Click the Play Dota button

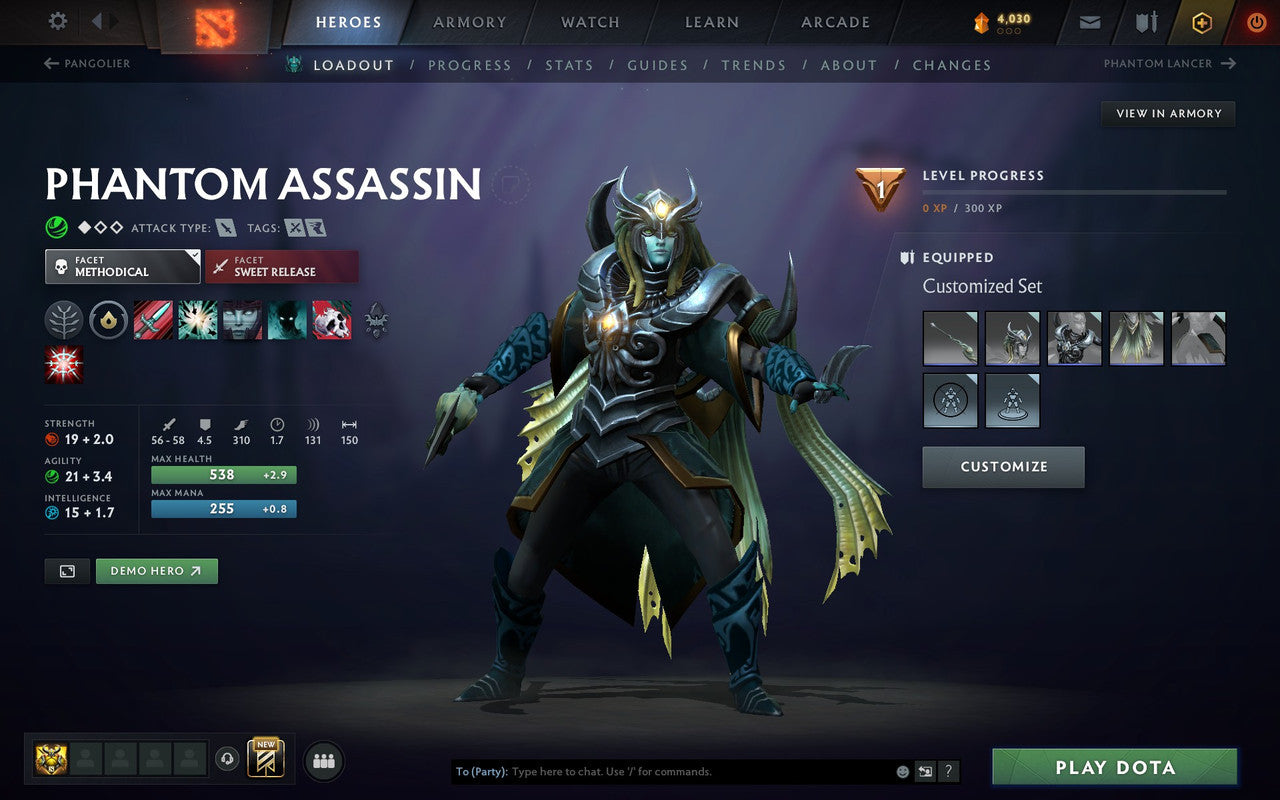click(1113, 767)
